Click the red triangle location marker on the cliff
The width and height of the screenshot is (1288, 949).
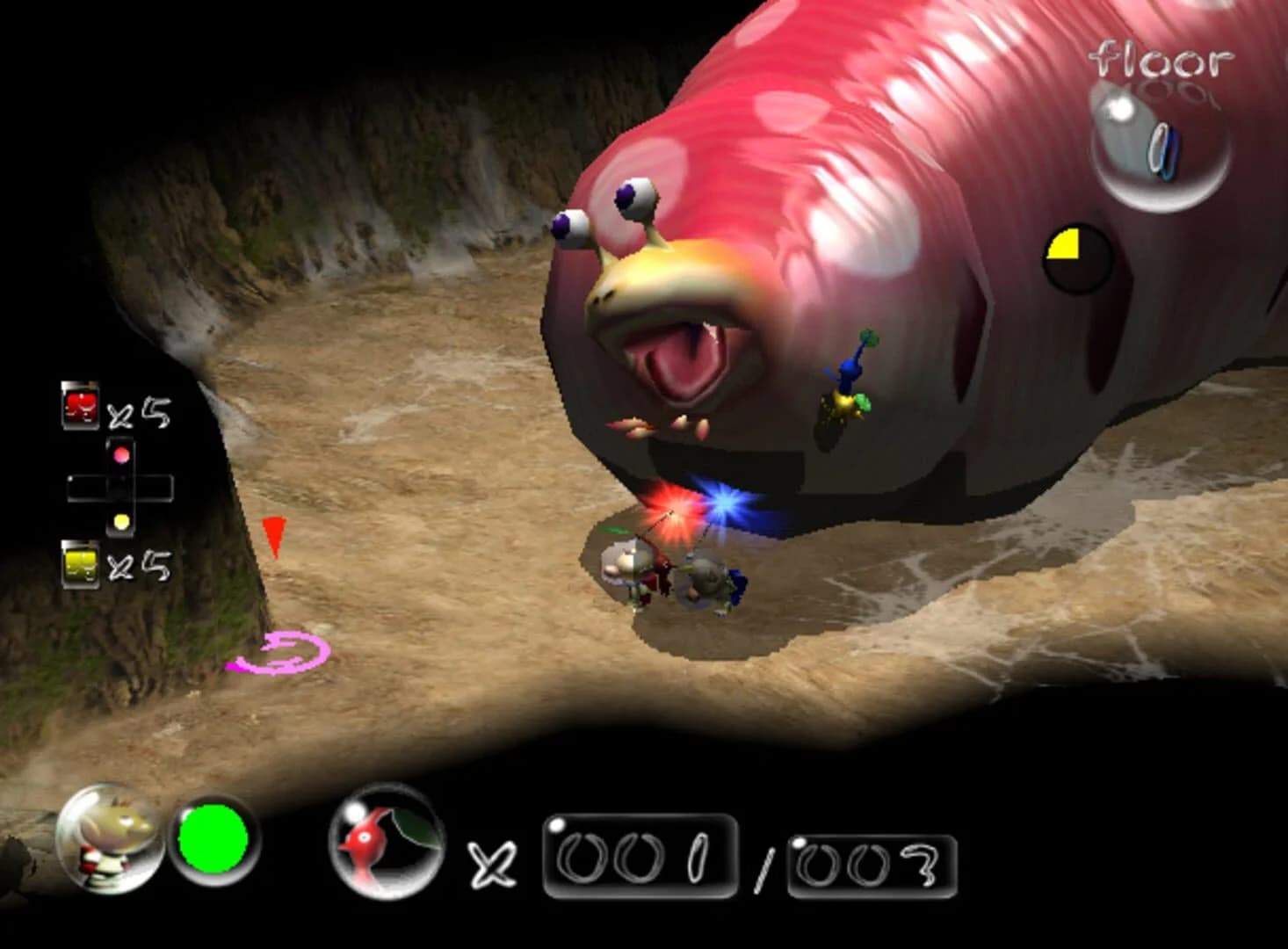pyautogui.click(x=275, y=538)
